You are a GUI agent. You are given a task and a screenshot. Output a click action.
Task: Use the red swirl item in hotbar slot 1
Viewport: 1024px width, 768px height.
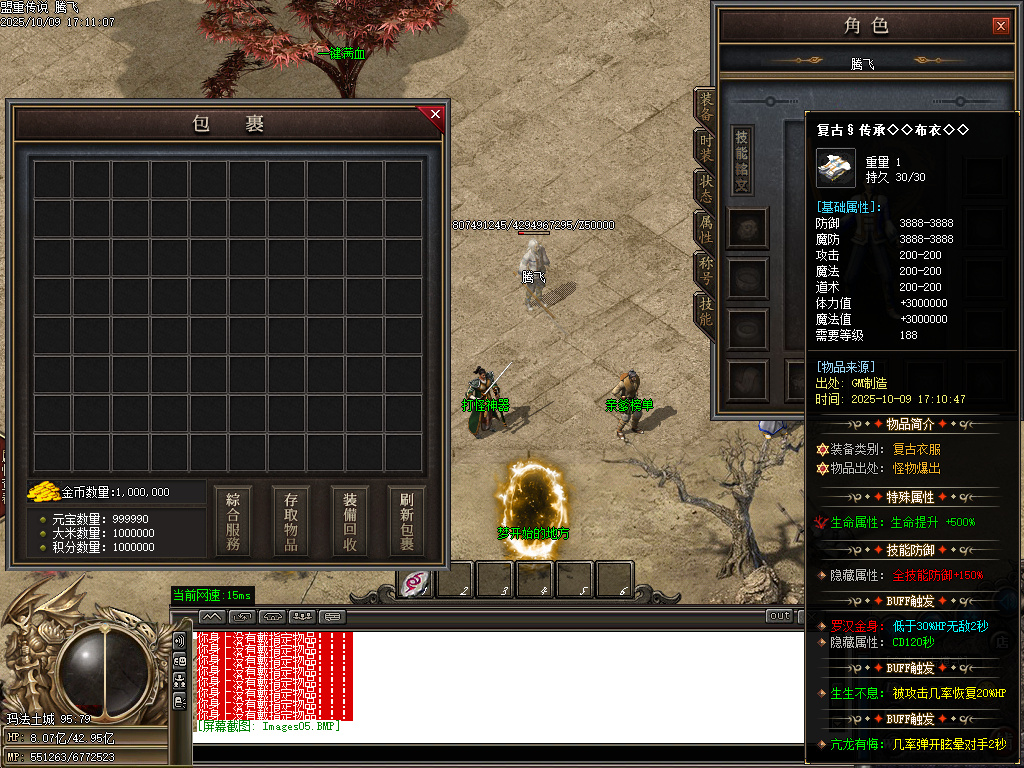[x=416, y=581]
